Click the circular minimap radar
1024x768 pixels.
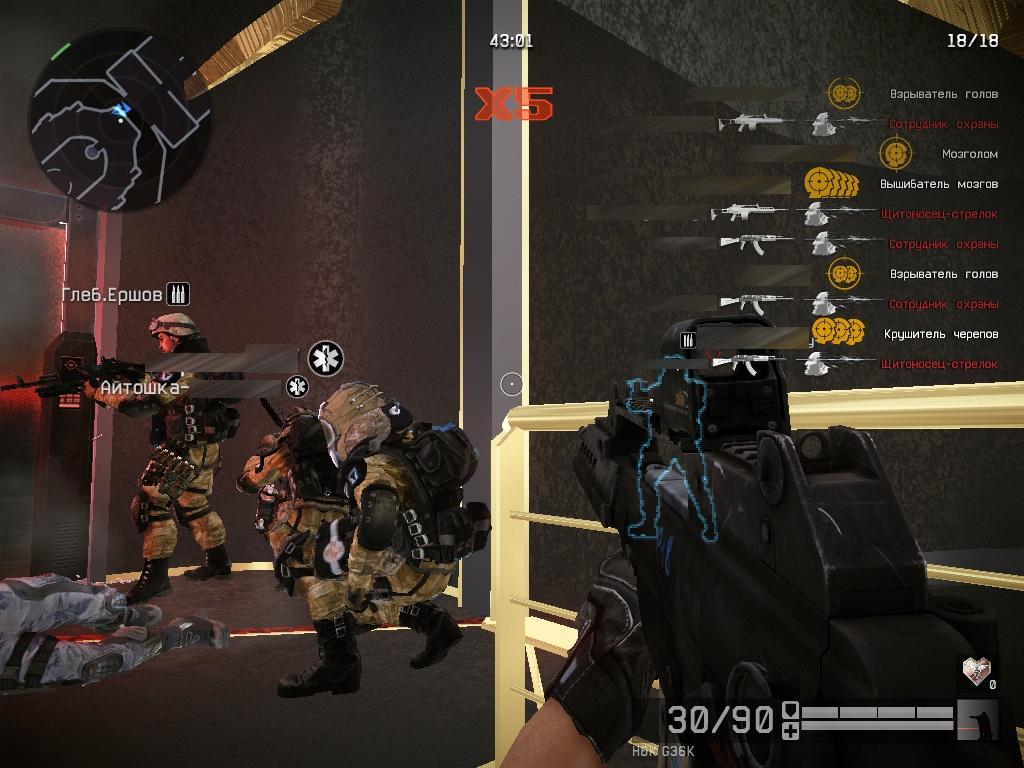[x=119, y=119]
